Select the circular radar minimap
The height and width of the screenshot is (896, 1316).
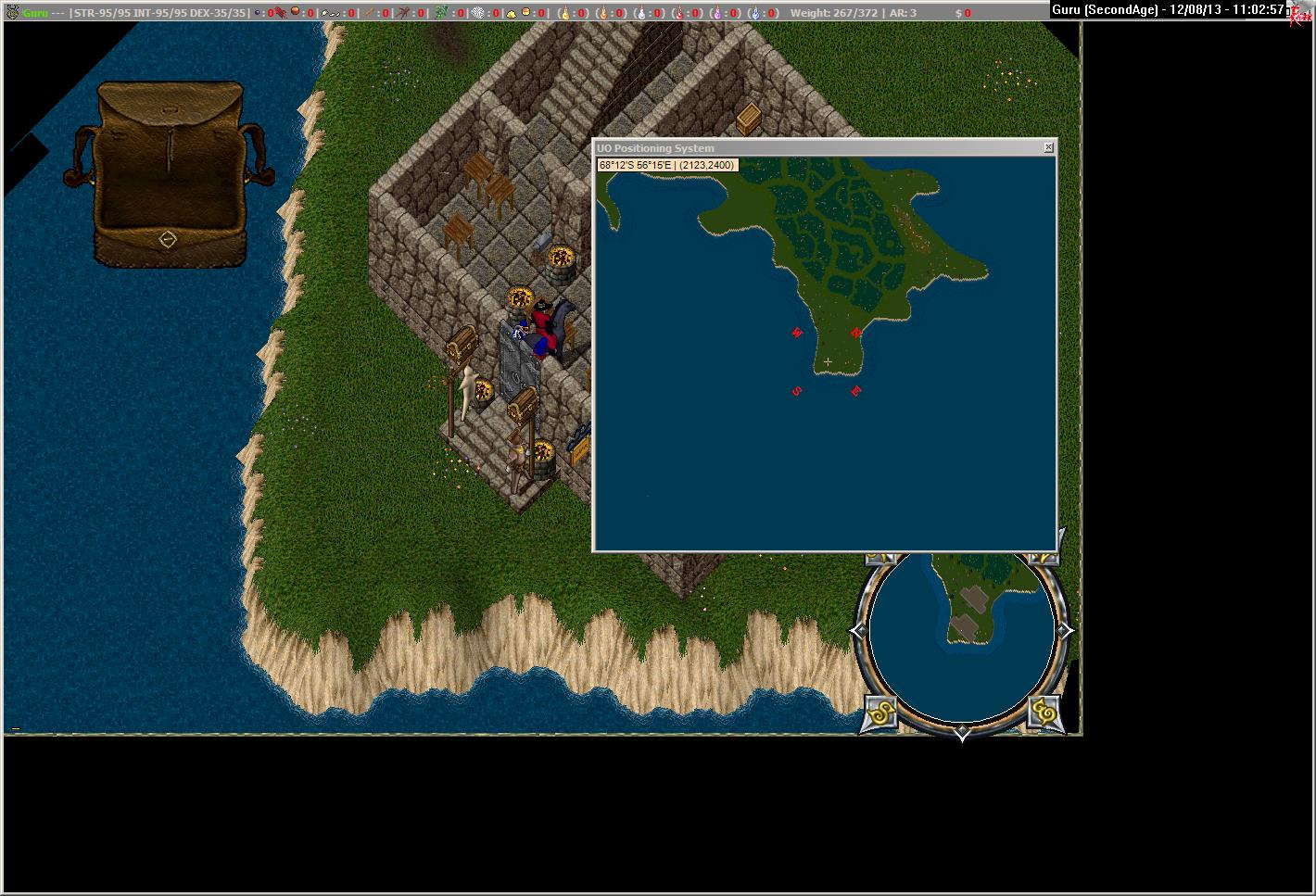[x=961, y=634]
